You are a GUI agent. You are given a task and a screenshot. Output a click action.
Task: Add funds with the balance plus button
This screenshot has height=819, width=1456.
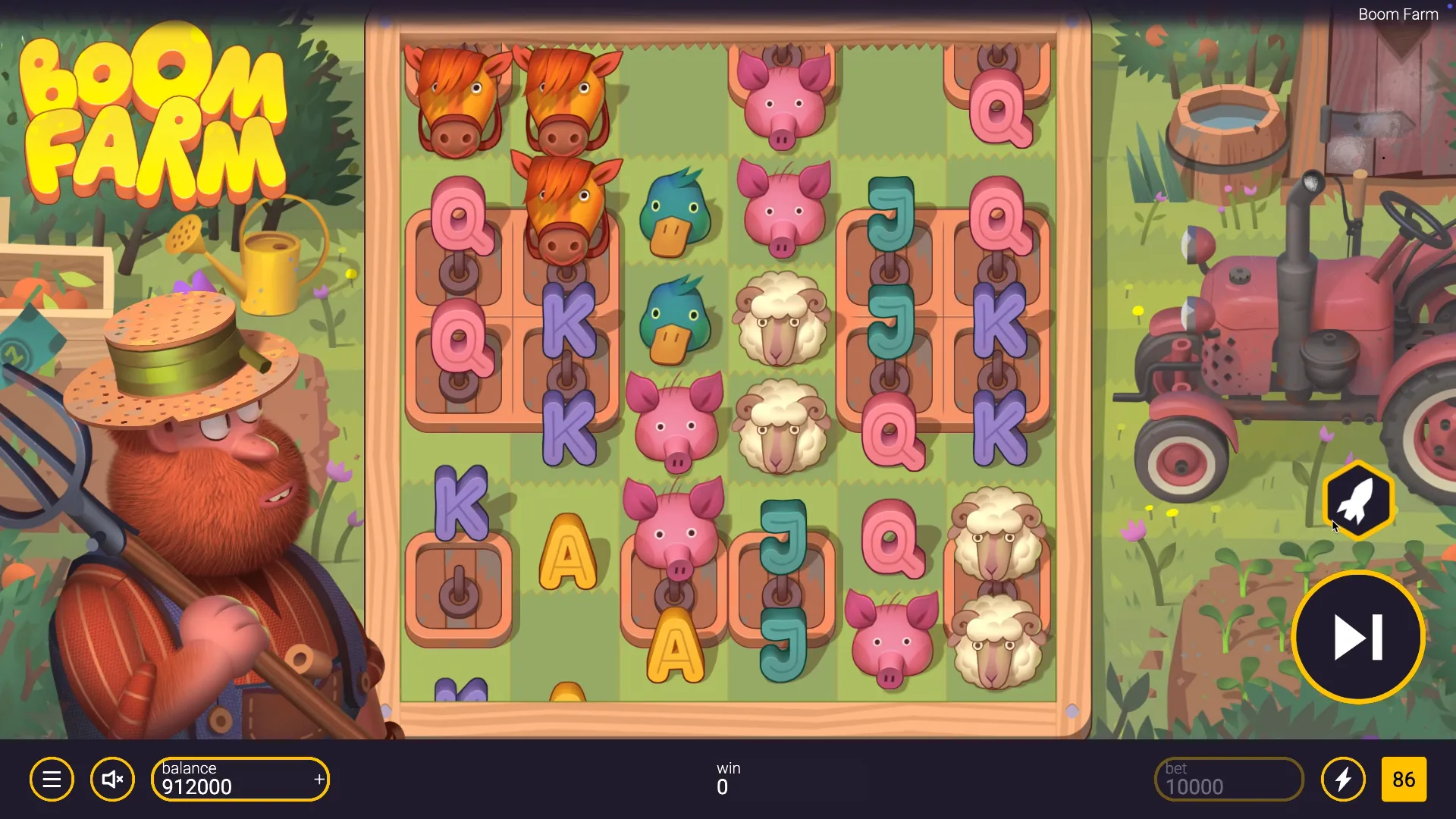click(319, 780)
